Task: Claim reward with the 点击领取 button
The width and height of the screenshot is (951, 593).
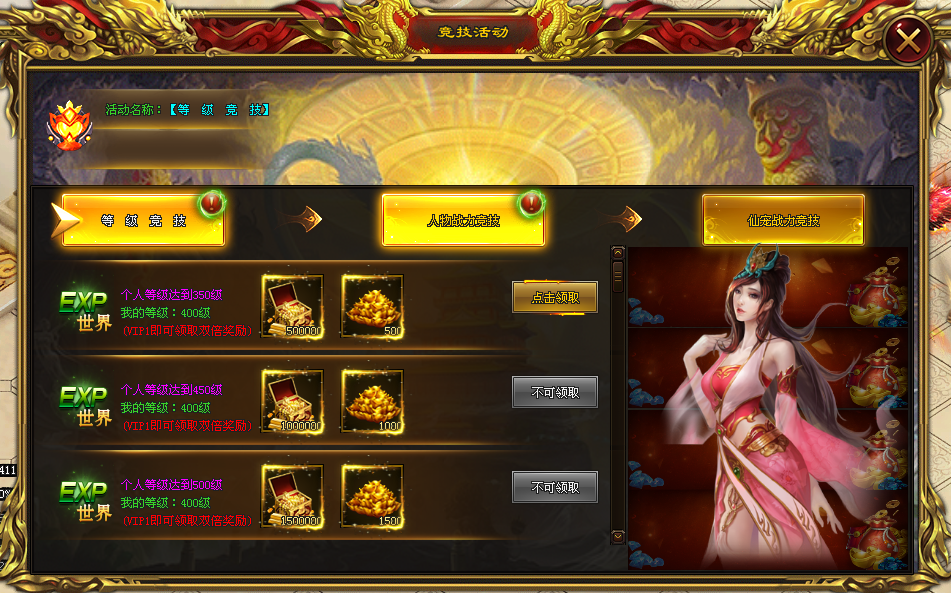Action: pos(555,297)
